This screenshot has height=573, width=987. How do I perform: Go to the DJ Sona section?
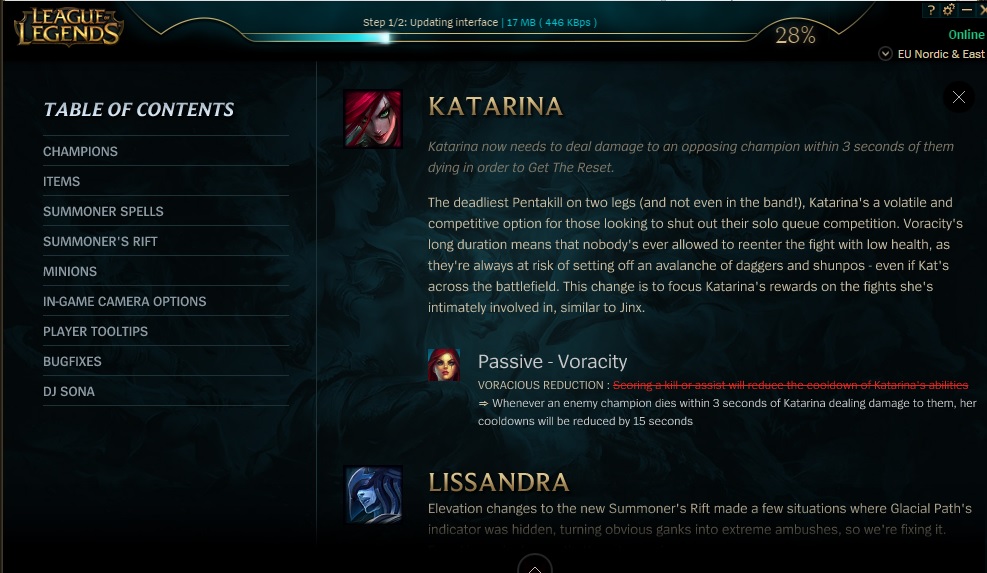[69, 391]
